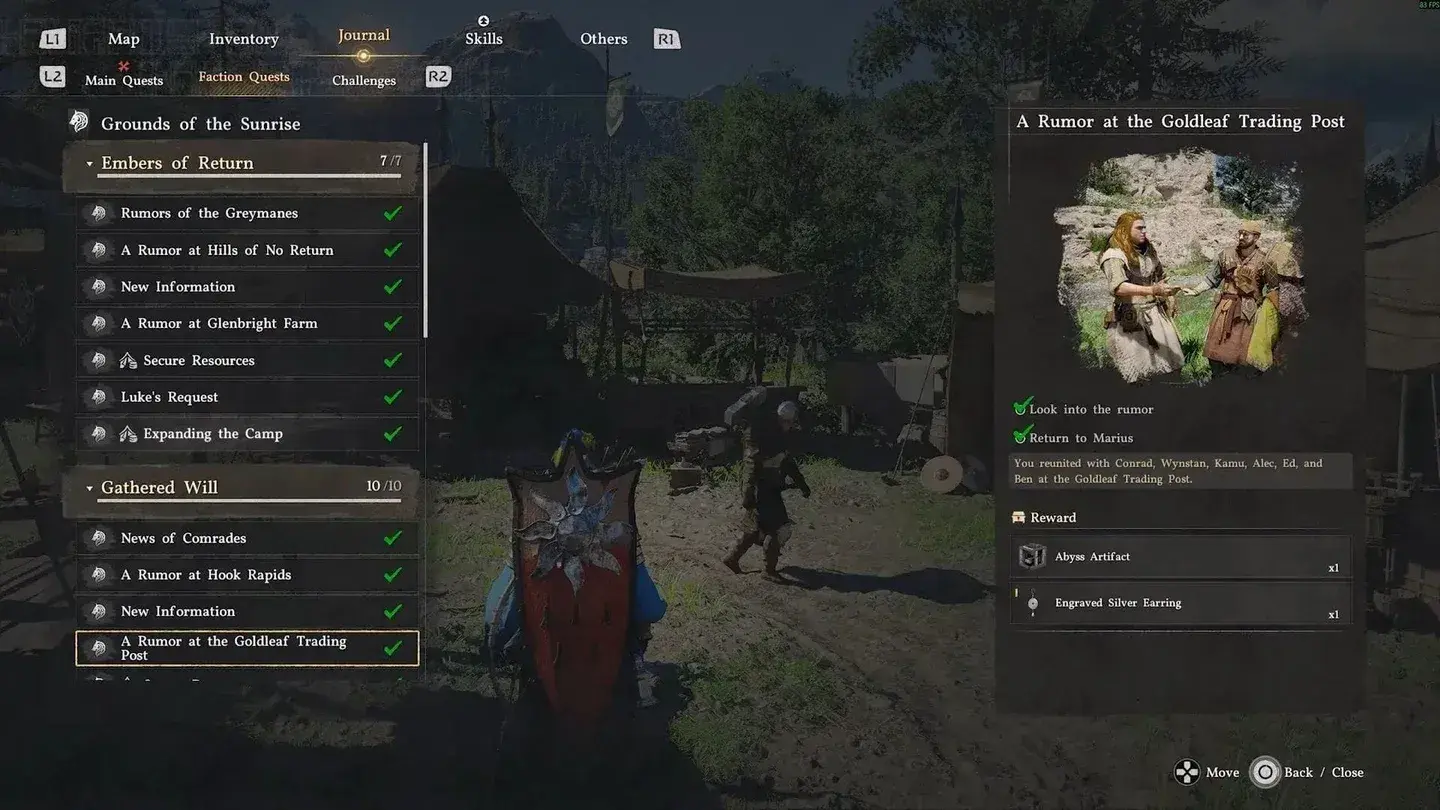1440x810 pixels.
Task: Click the Engraved Silver Earring icon
Action: 1031,603
